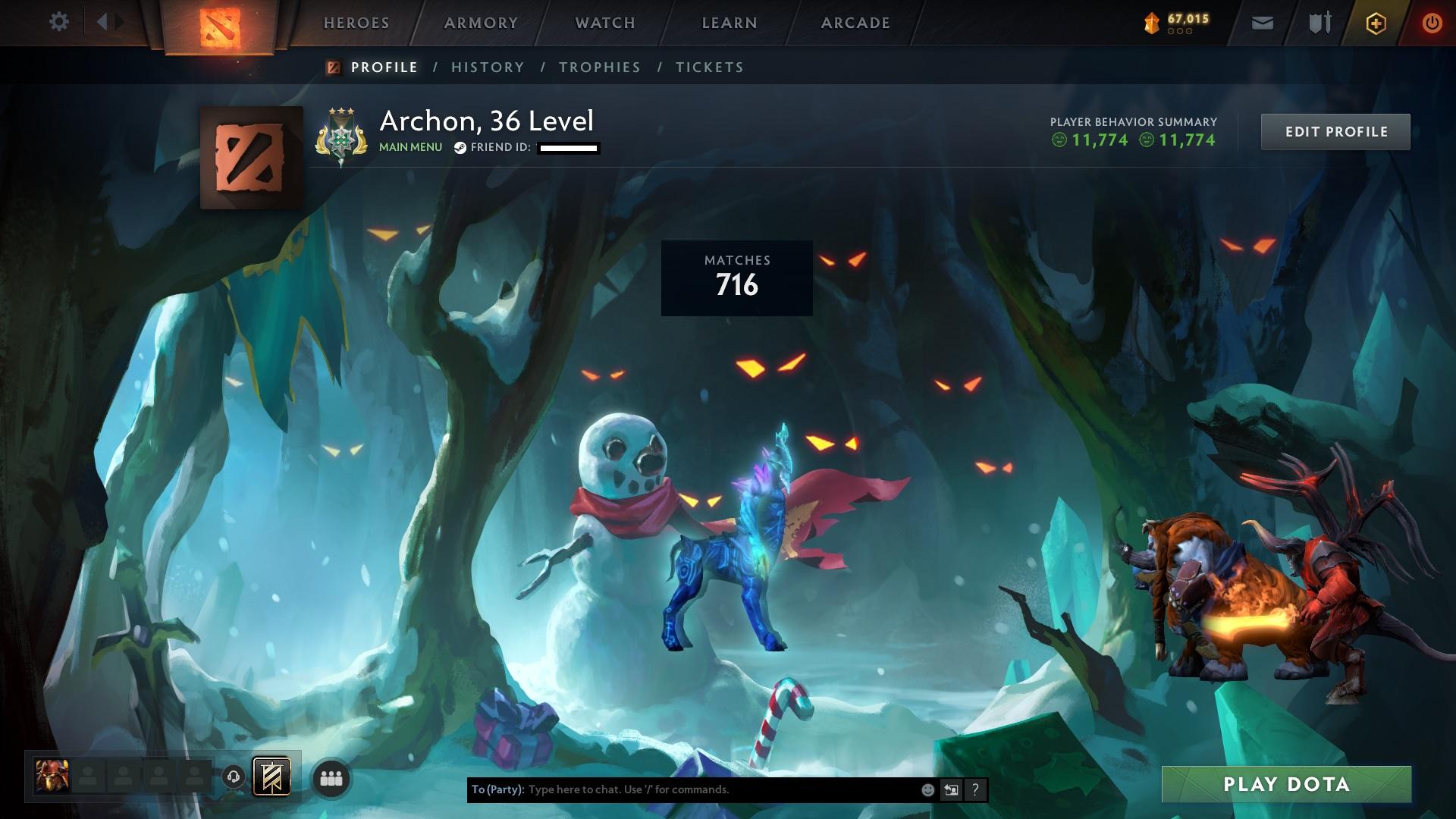Click the settings gear icon

59,23
